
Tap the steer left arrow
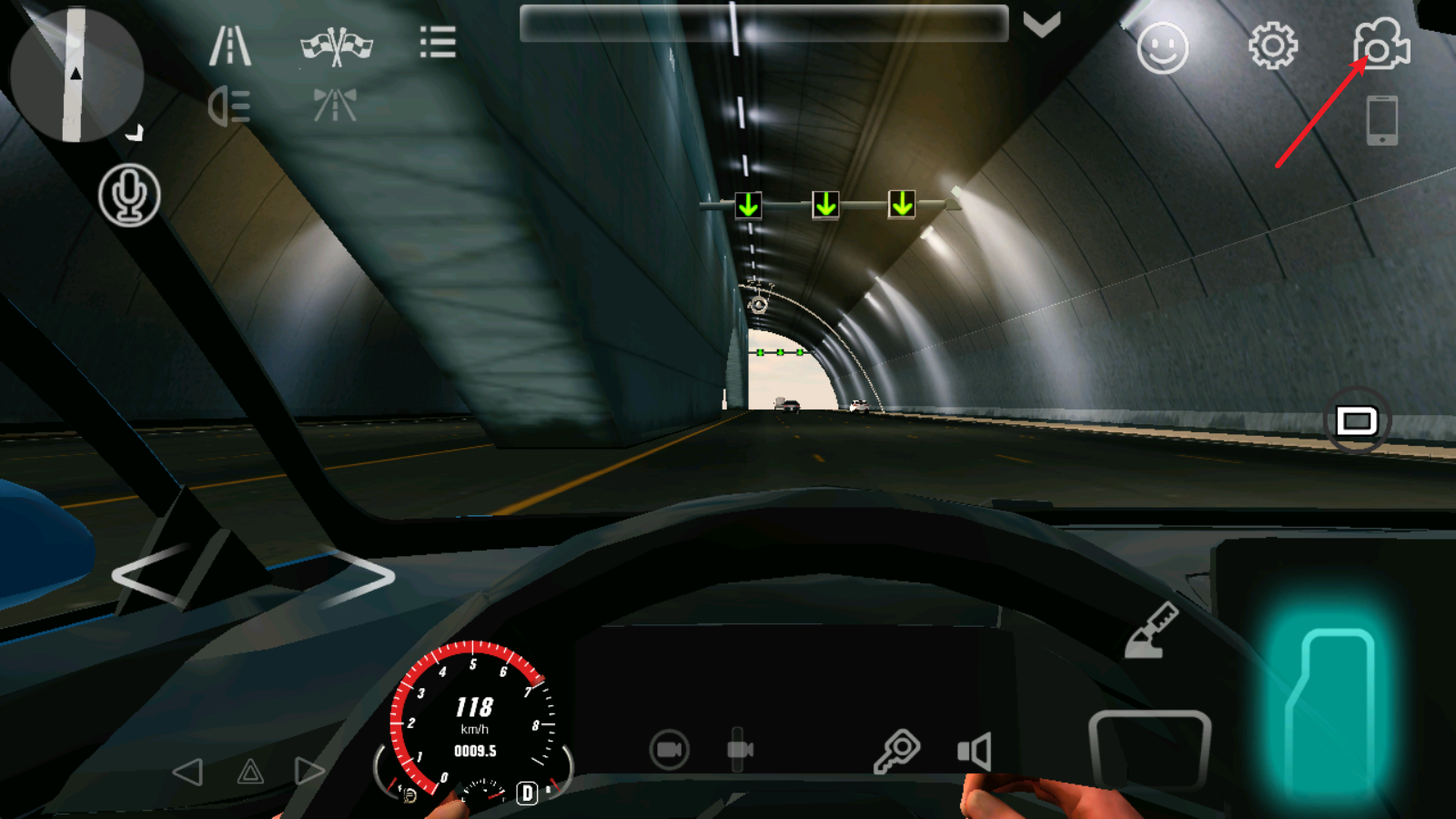(x=148, y=576)
